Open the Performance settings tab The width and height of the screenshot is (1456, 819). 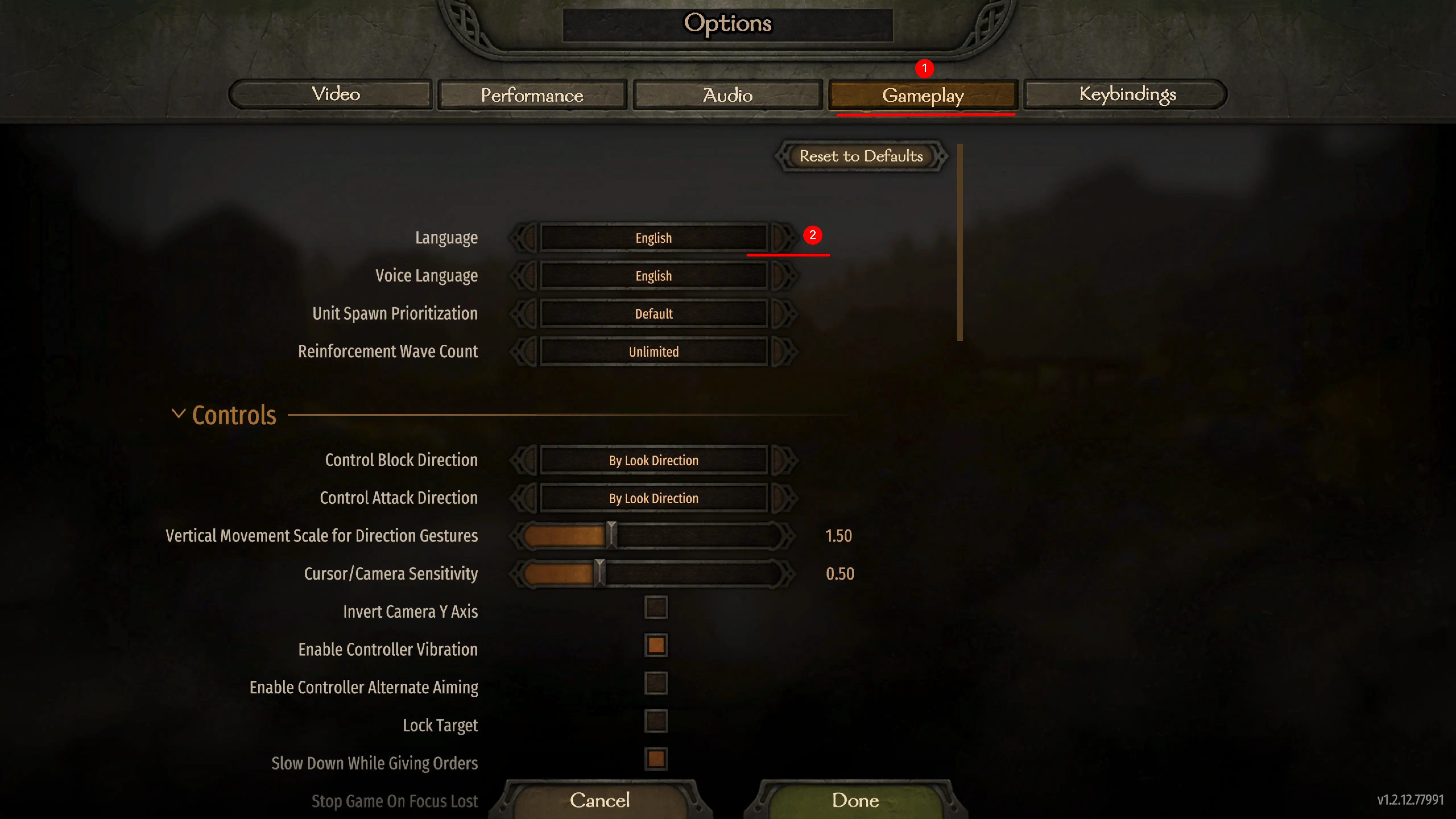pyautogui.click(x=532, y=95)
